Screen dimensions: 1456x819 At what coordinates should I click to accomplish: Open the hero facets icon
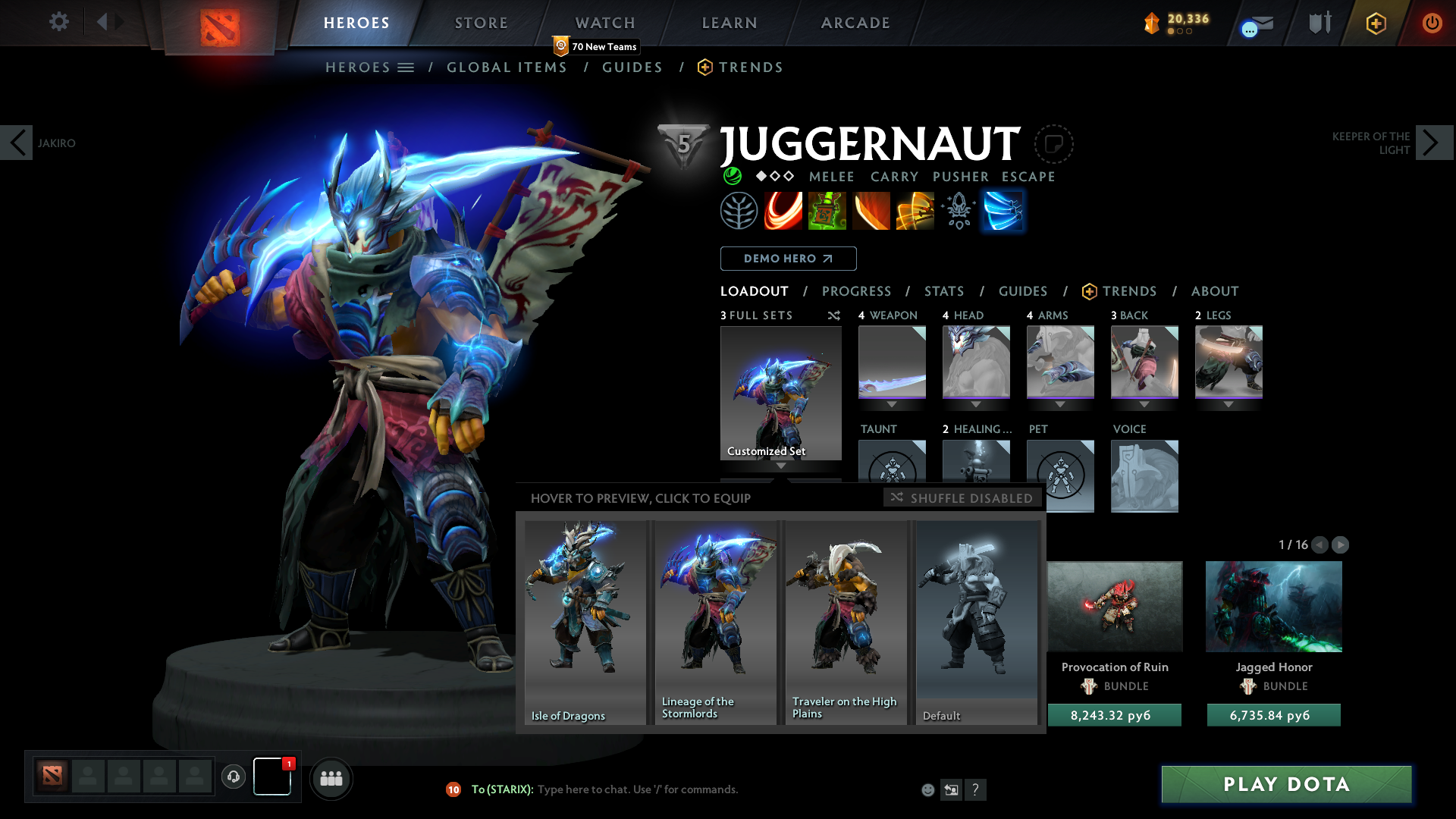pyautogui.click(x=958, y=211)
